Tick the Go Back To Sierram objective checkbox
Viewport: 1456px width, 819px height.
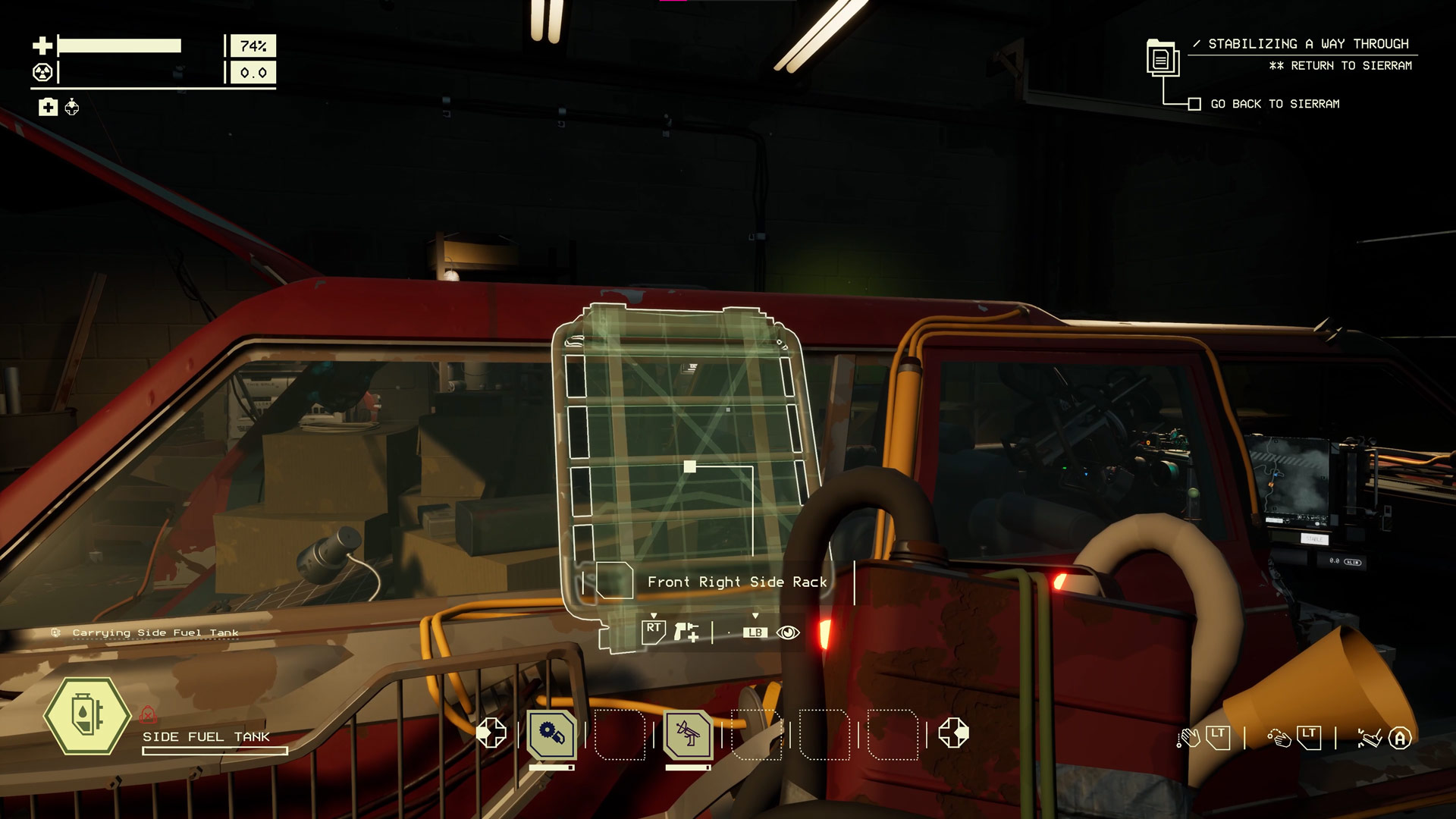(1194, 104)
